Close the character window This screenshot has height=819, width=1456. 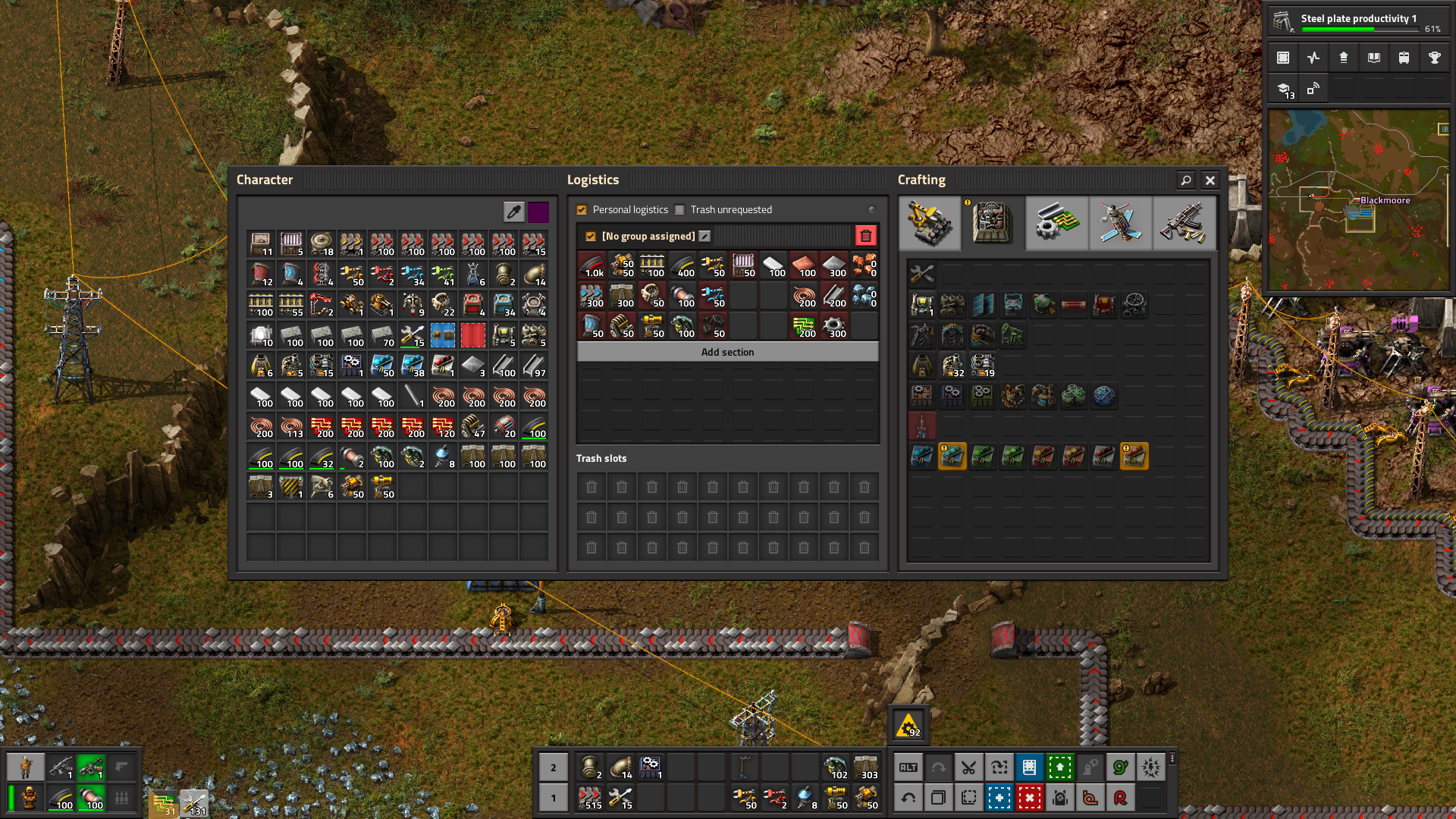[1210, 180]
